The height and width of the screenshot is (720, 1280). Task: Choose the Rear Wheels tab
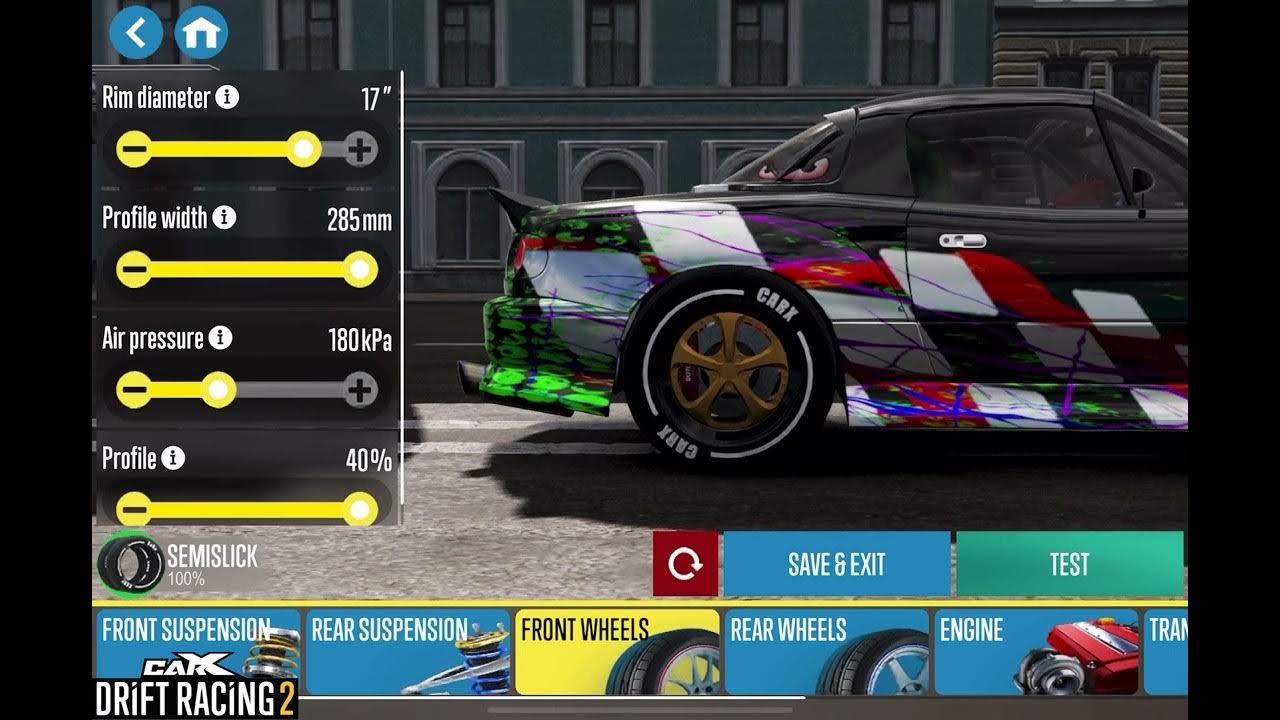pos(826,651)
